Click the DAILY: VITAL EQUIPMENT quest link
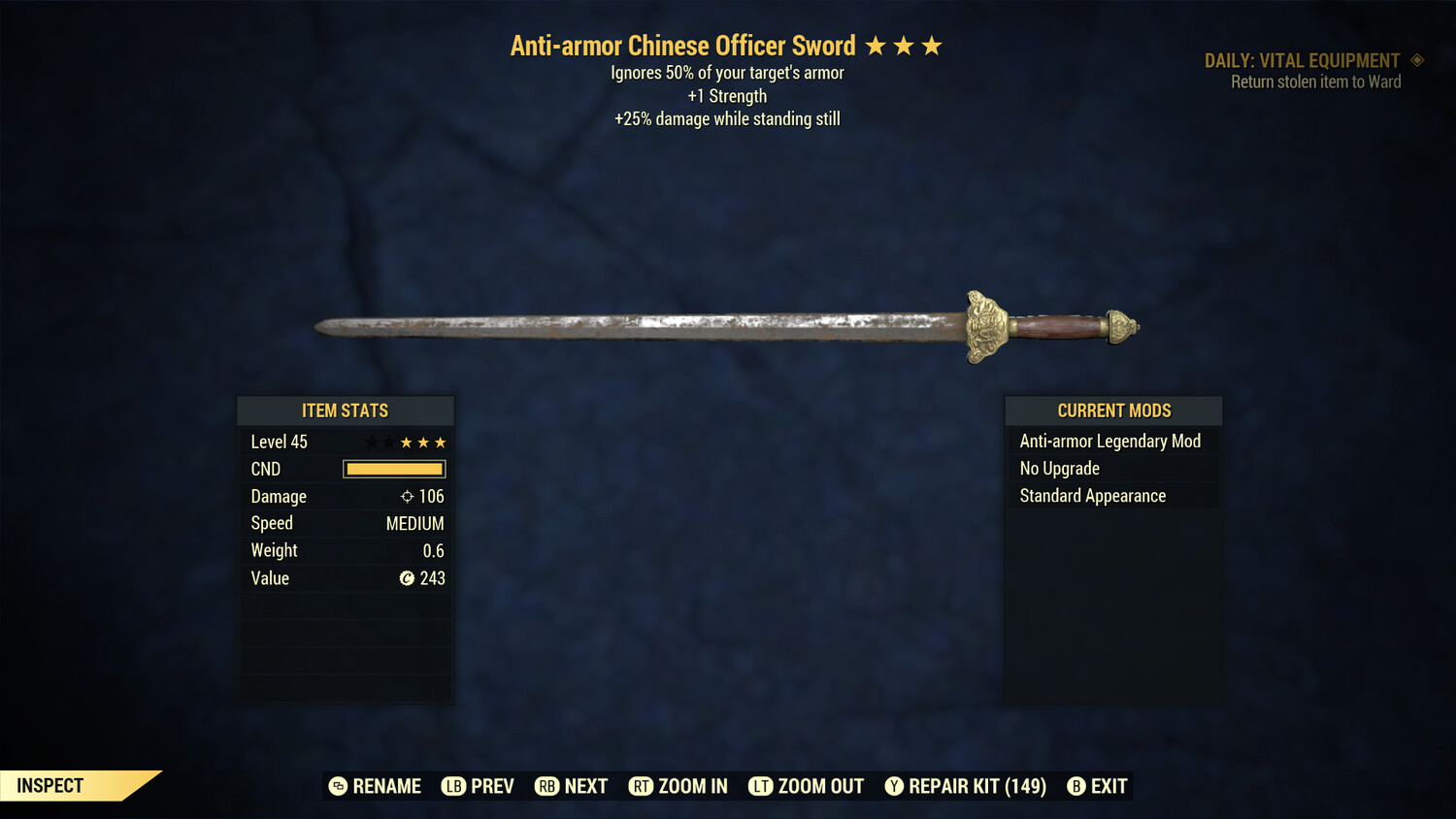The width and height of the screenshot is (1456, 819). [1305, 60]
